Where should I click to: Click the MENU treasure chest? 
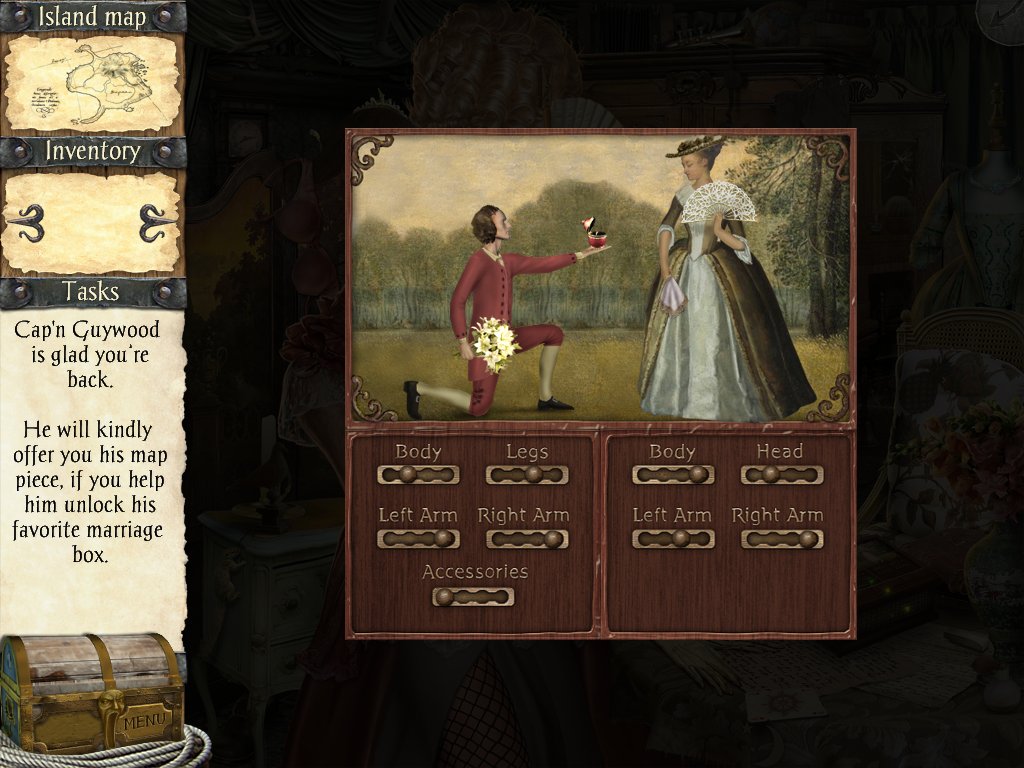(x=92, y=692)
